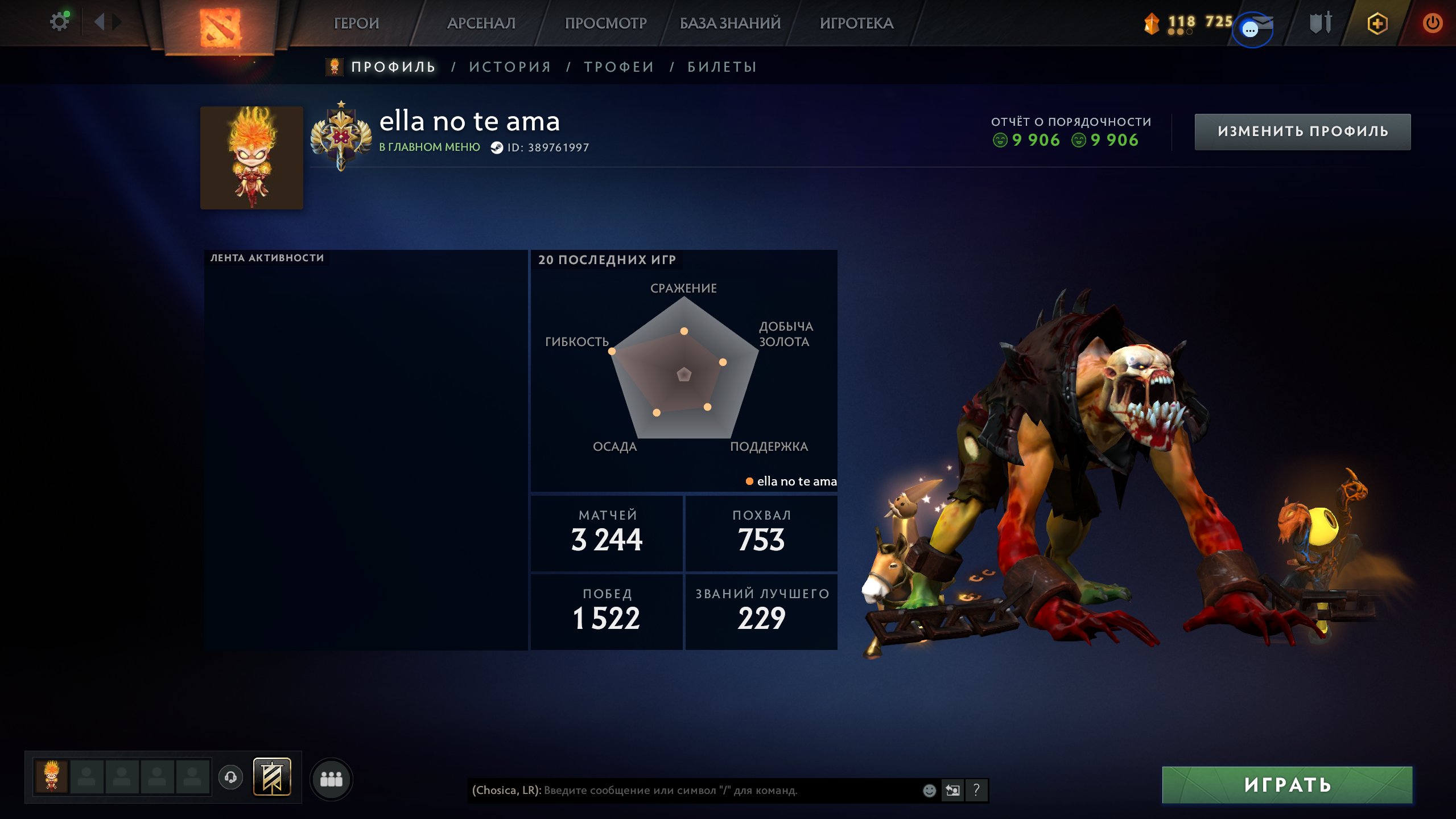
Task: Go to the Dota 2 home logo
Action: pyautogui.click(x=220, y=27)
